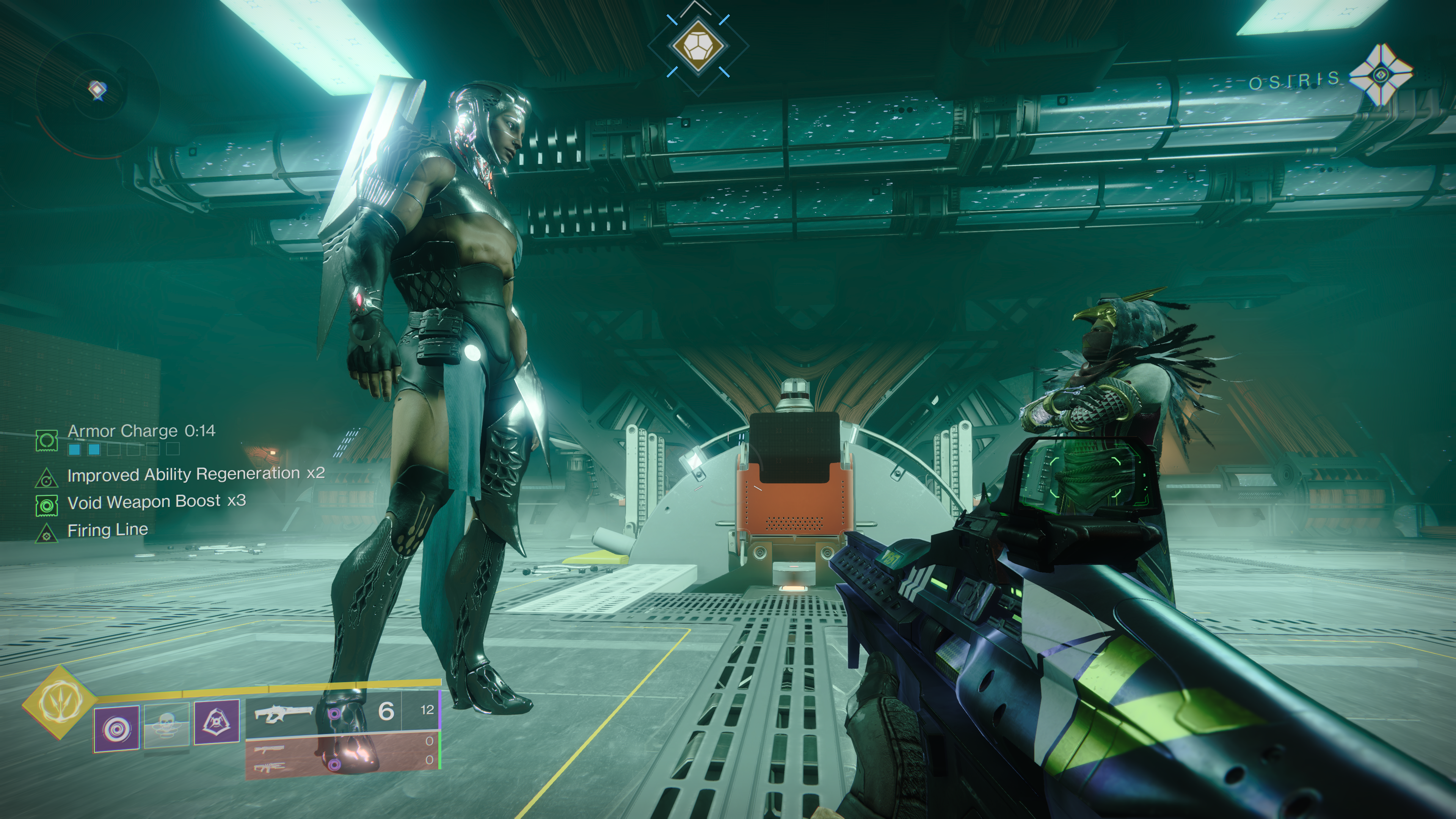Select the skull melee ability icon
The image size is (1456, 819).
point(167,727)
